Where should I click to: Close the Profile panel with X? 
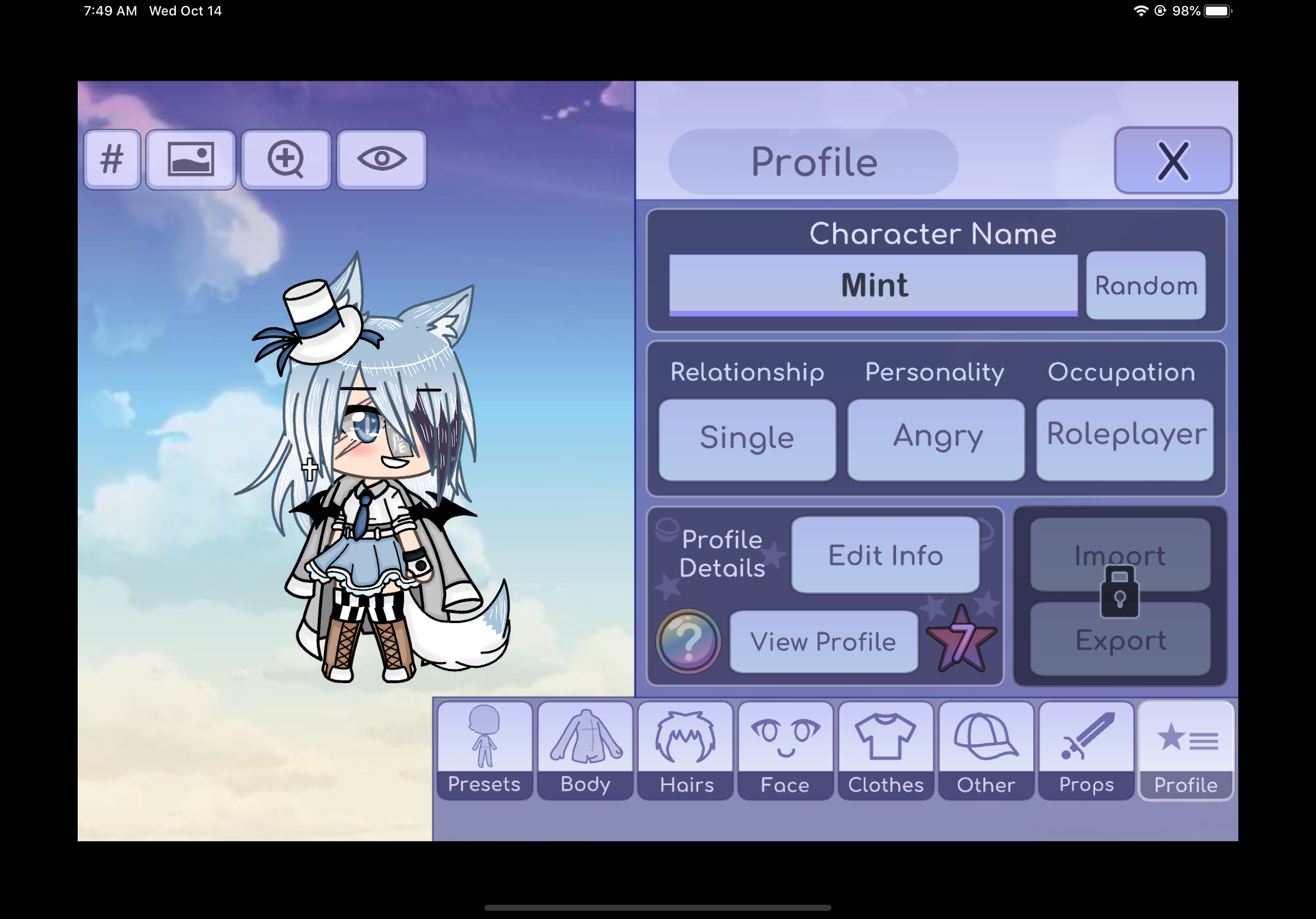pyautogui.click(x=1172, y=161)
